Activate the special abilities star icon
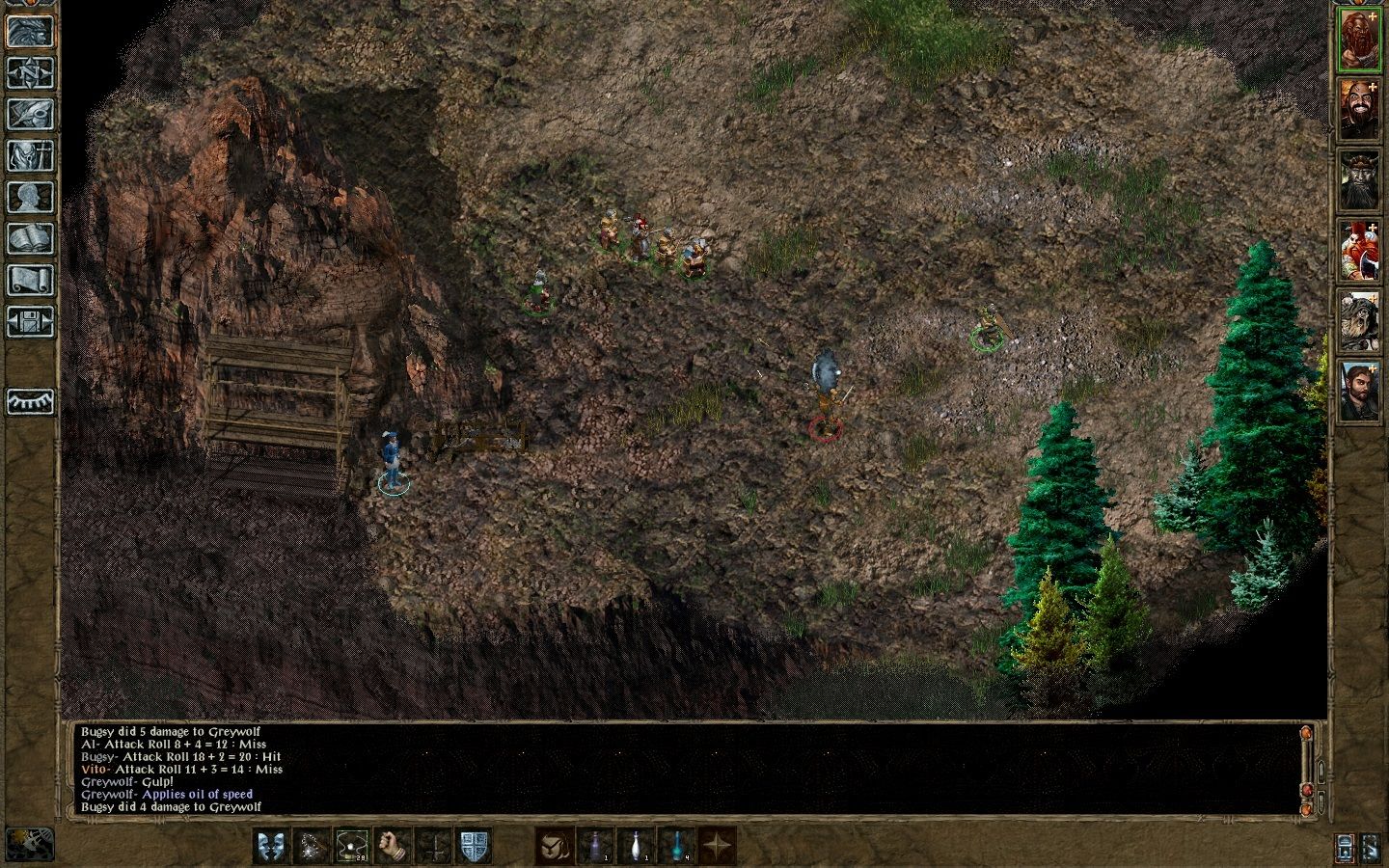The width and height of the screenshot is (1389, 868). pos(717,845)
